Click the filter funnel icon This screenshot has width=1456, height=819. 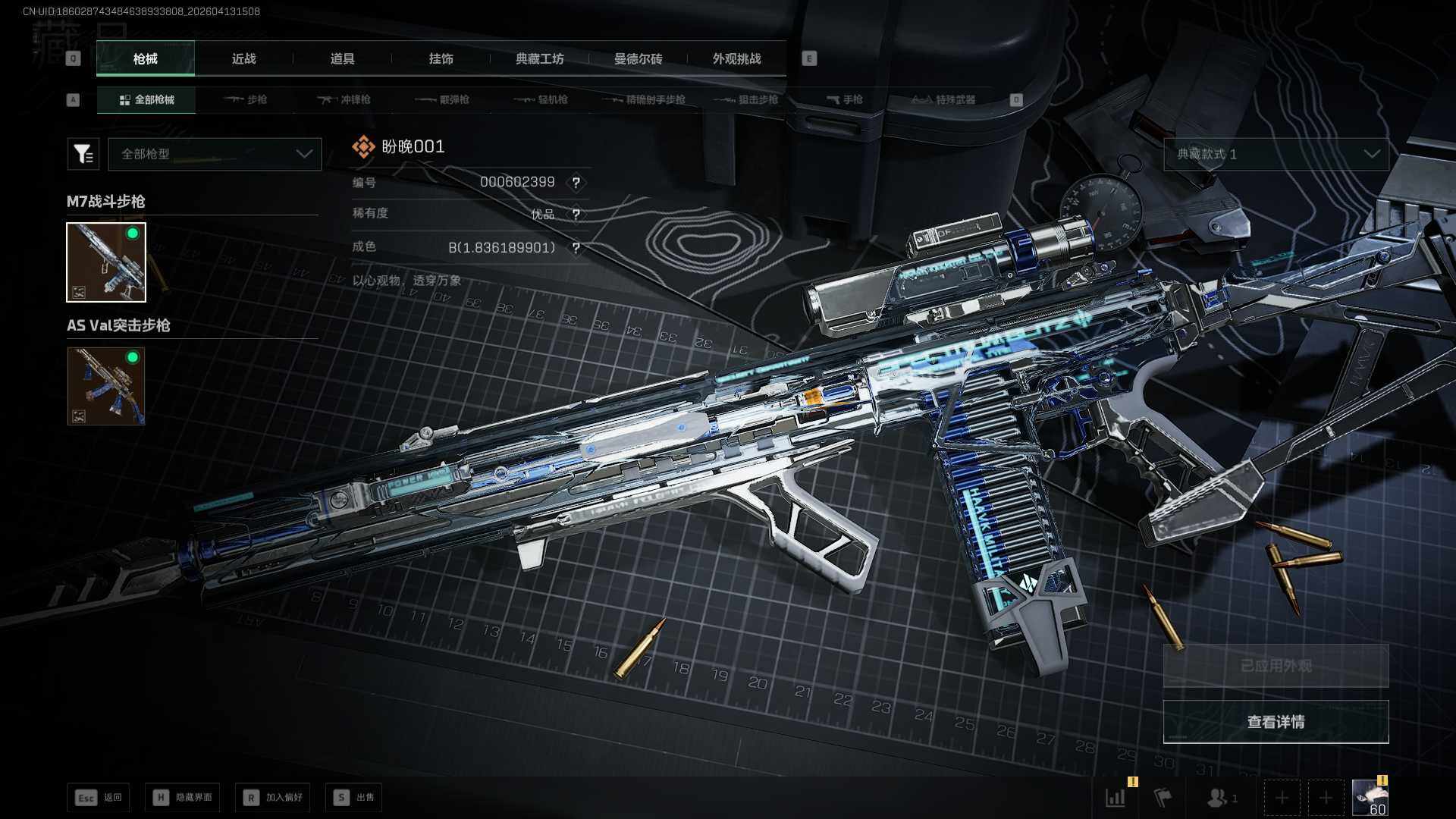tap(83, 154)
